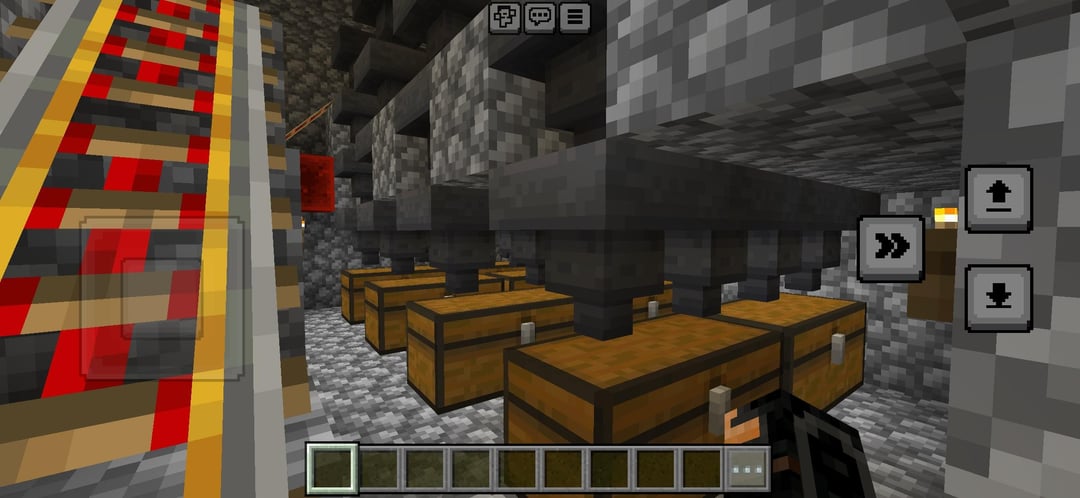Tap the double-arrow sprint button
Screen dimensions: 1080x498
coord(890,248)
